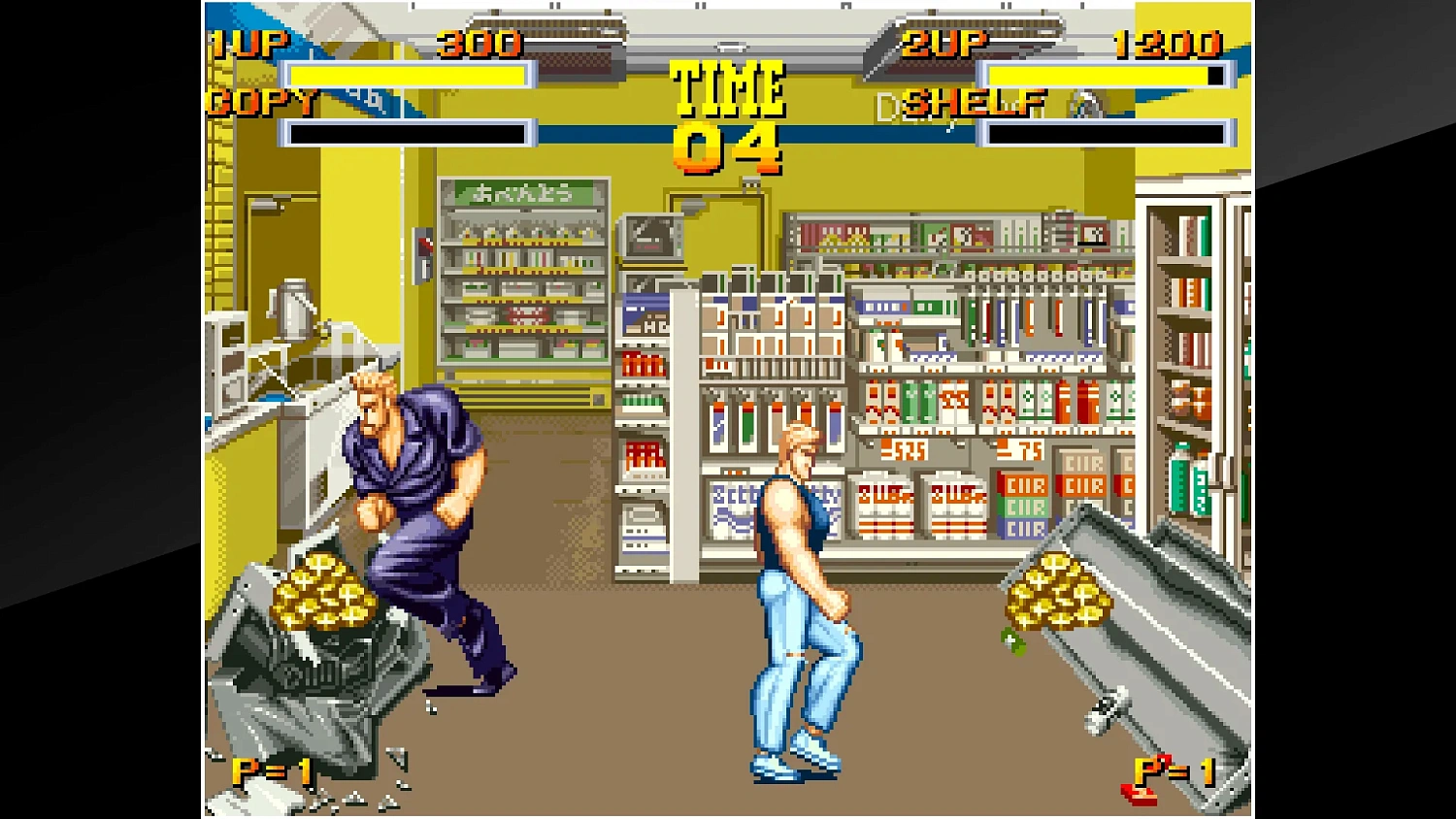The image size is (1456, 819).
Task: Click the COPY name label
Action: [260, 102]
